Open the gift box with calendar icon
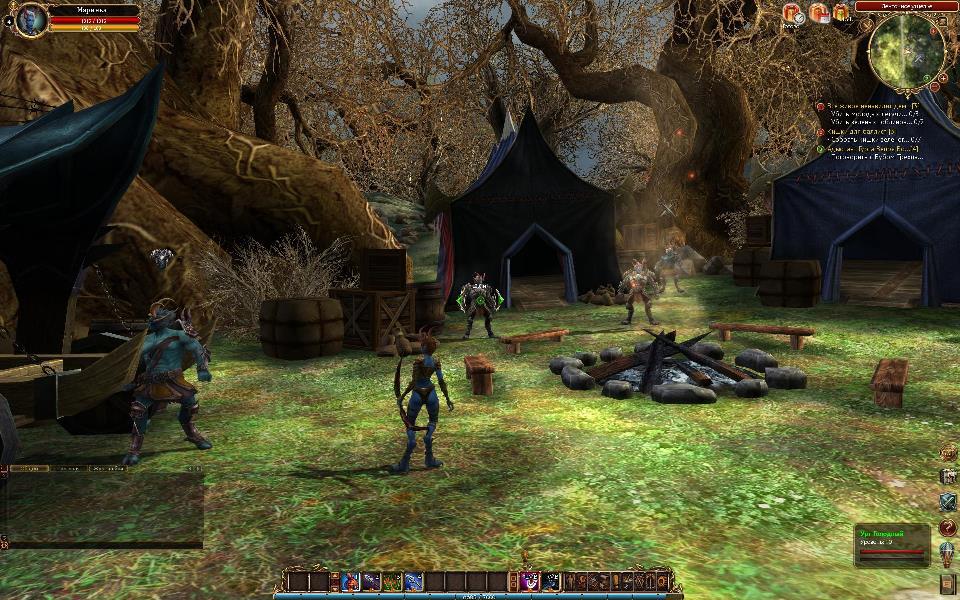The image size is (960, 600). [x=819, y=13]
